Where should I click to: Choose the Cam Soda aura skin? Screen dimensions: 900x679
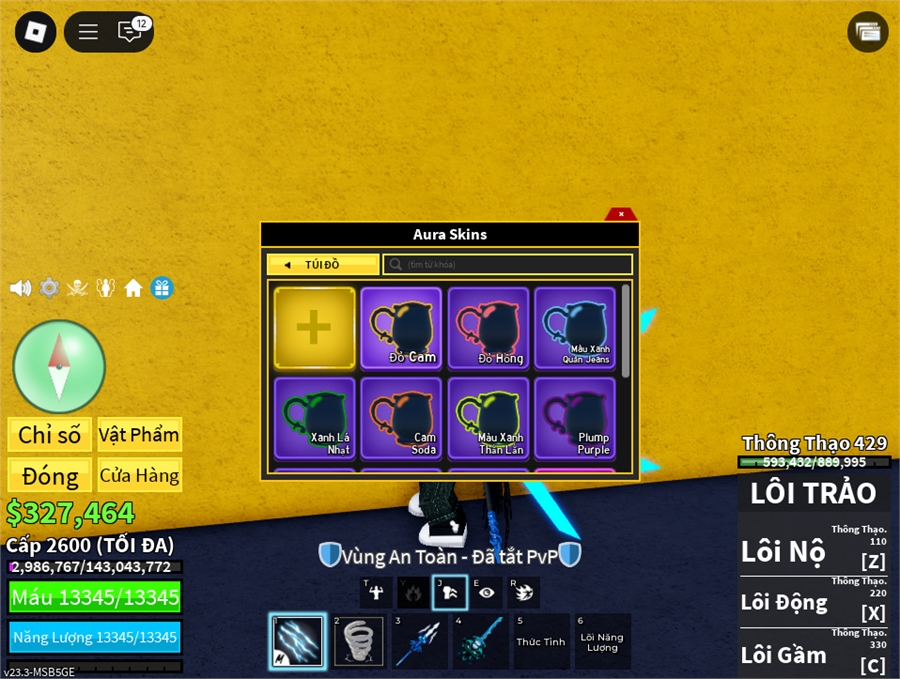[401, 417]
